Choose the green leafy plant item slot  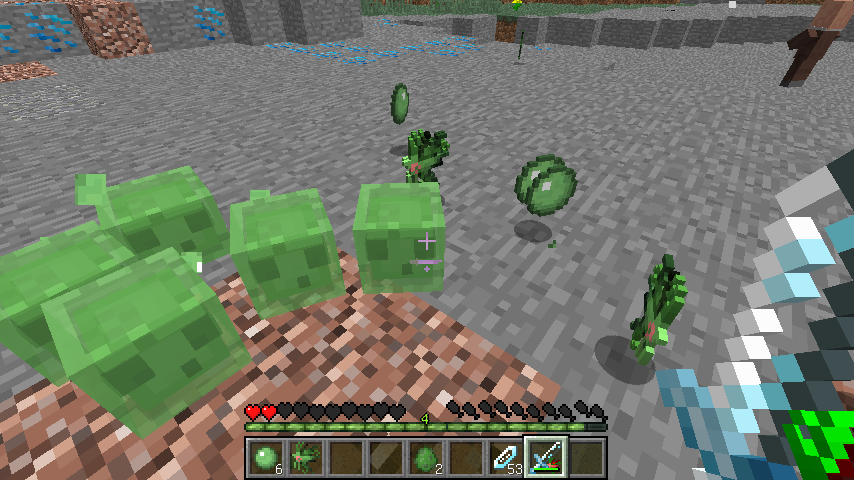coord(305,458)
